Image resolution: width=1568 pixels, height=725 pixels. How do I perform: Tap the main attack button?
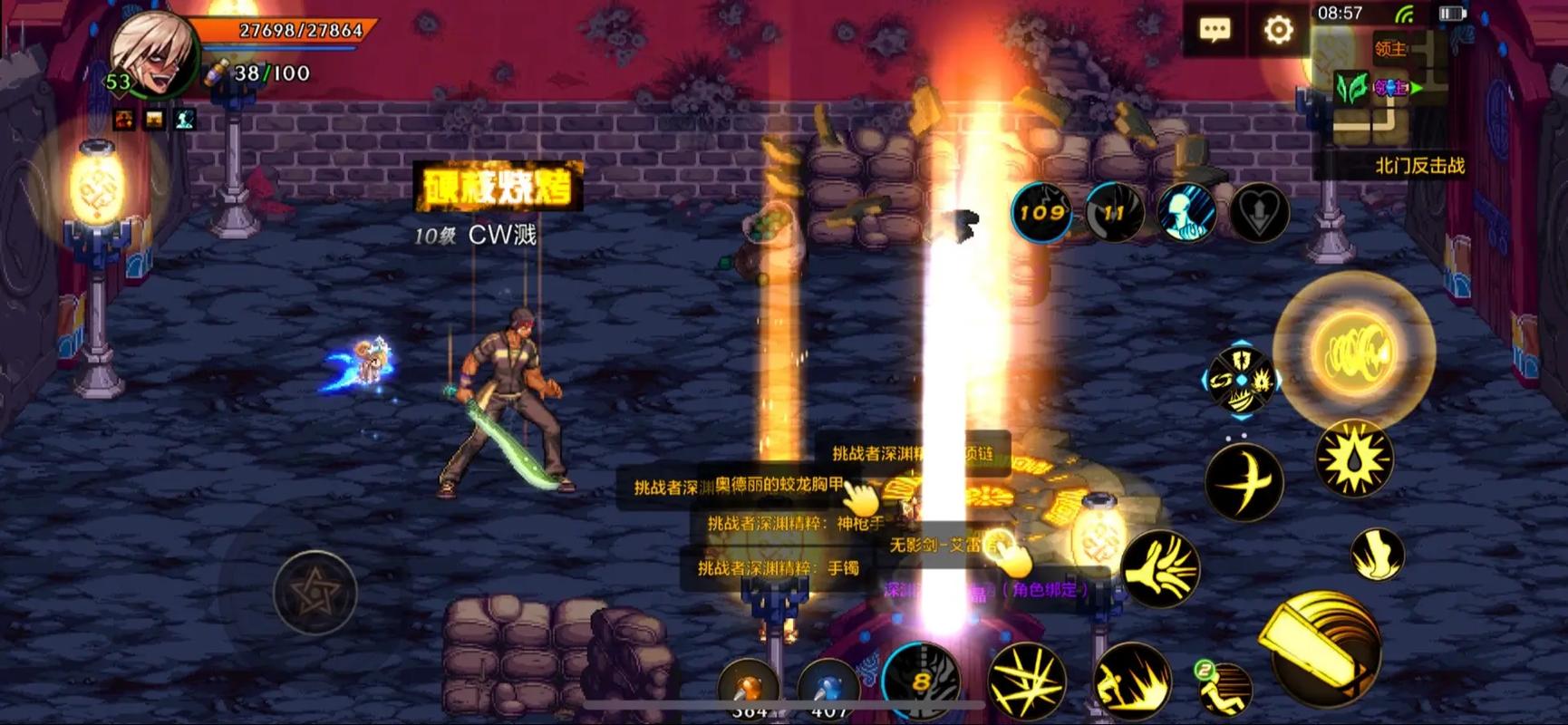pyautogui.click(x=1326, y=648)
